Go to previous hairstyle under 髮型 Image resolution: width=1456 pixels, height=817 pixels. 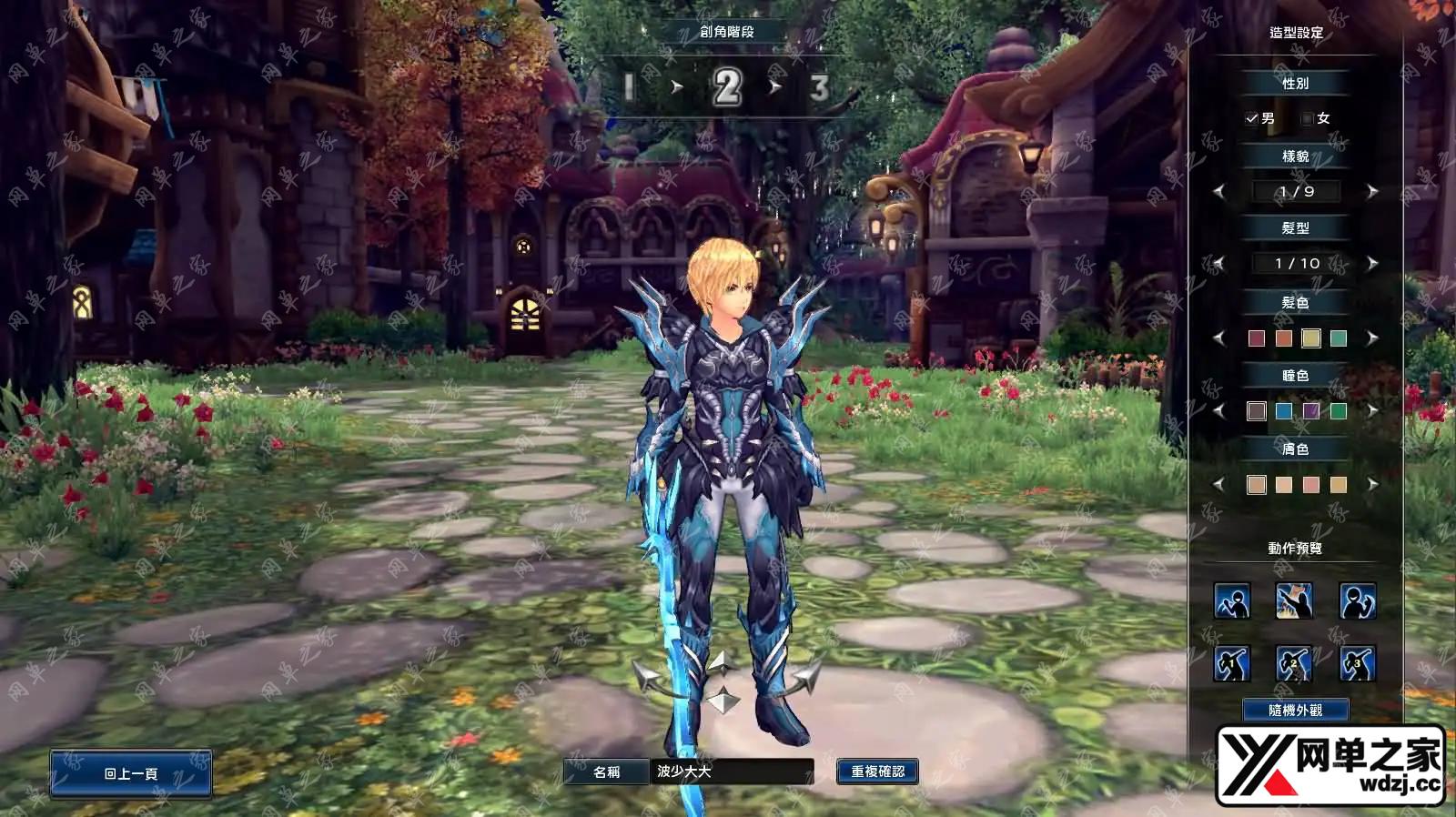pyautogui.click(x=1219, y=263)
